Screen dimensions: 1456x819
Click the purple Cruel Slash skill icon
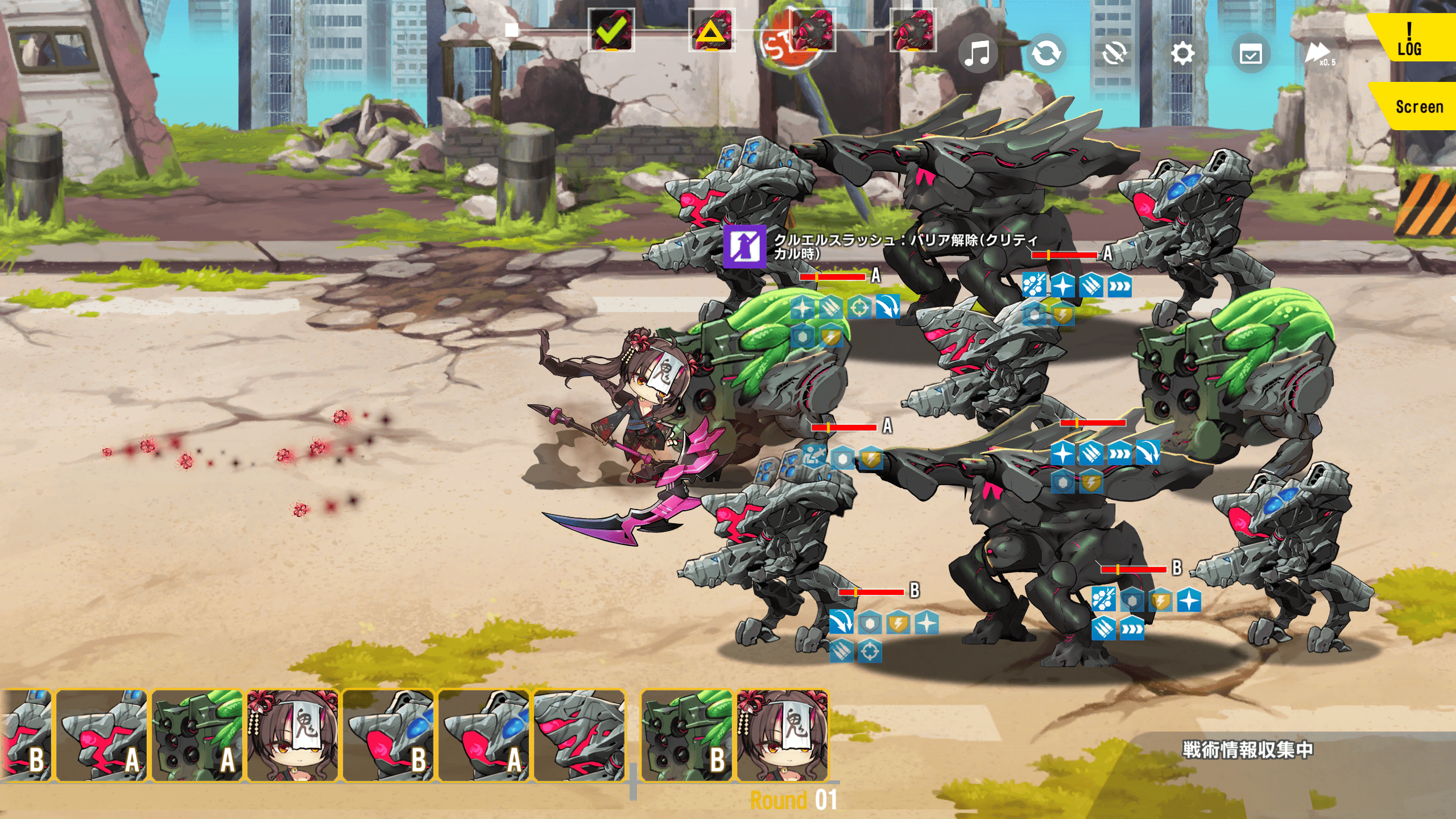tap(744, 246)
